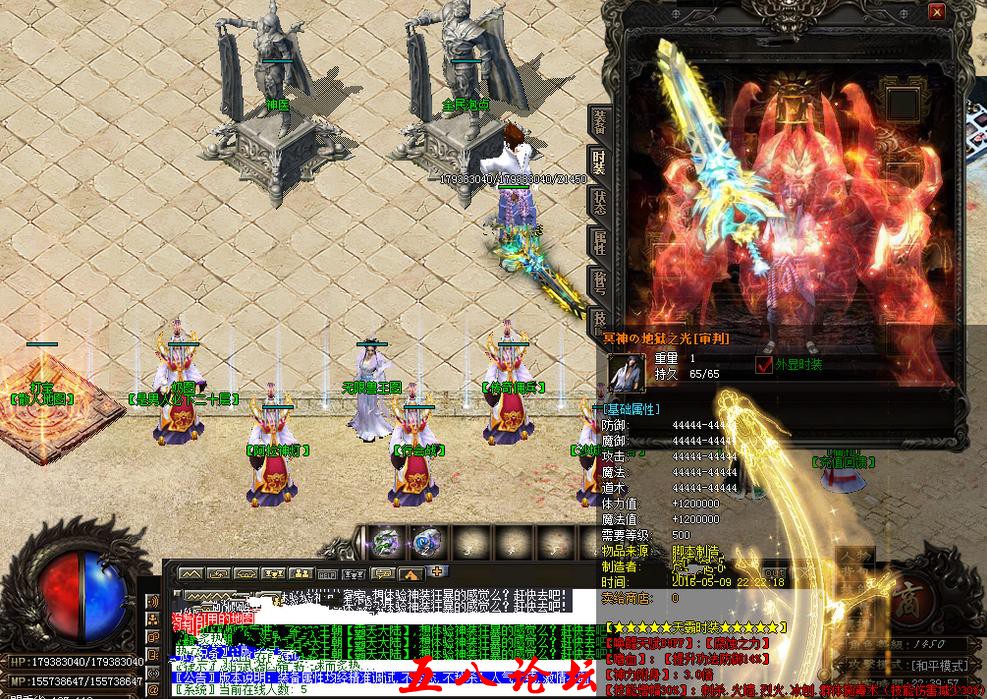The height and width of the screenshot is (699, 987).
Task: Select the 状态 status tab
Action: pyautogui.click(x=598, y=203)
